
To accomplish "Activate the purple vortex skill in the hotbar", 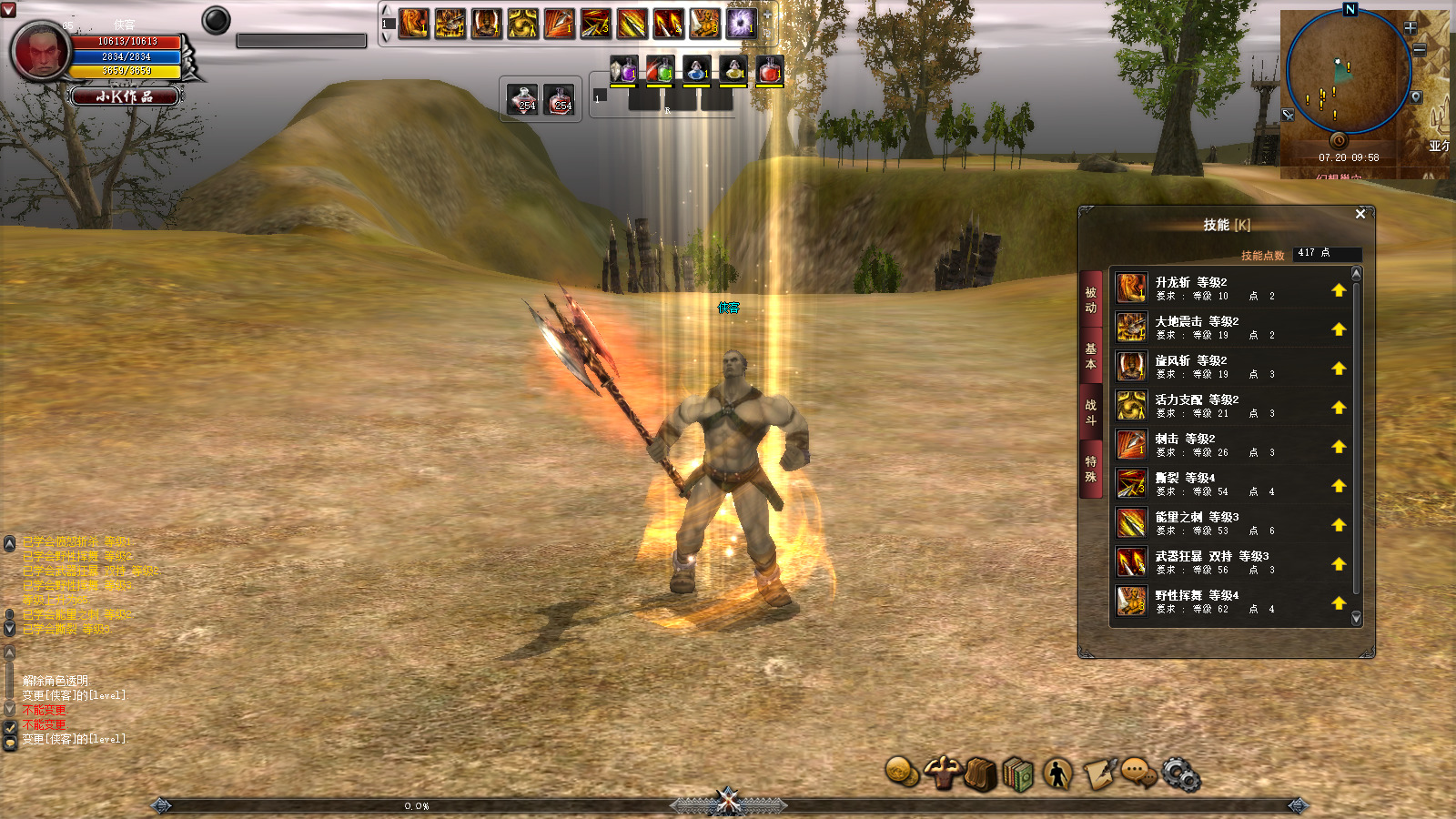I will pyautogui.click(x=741, y=23).
